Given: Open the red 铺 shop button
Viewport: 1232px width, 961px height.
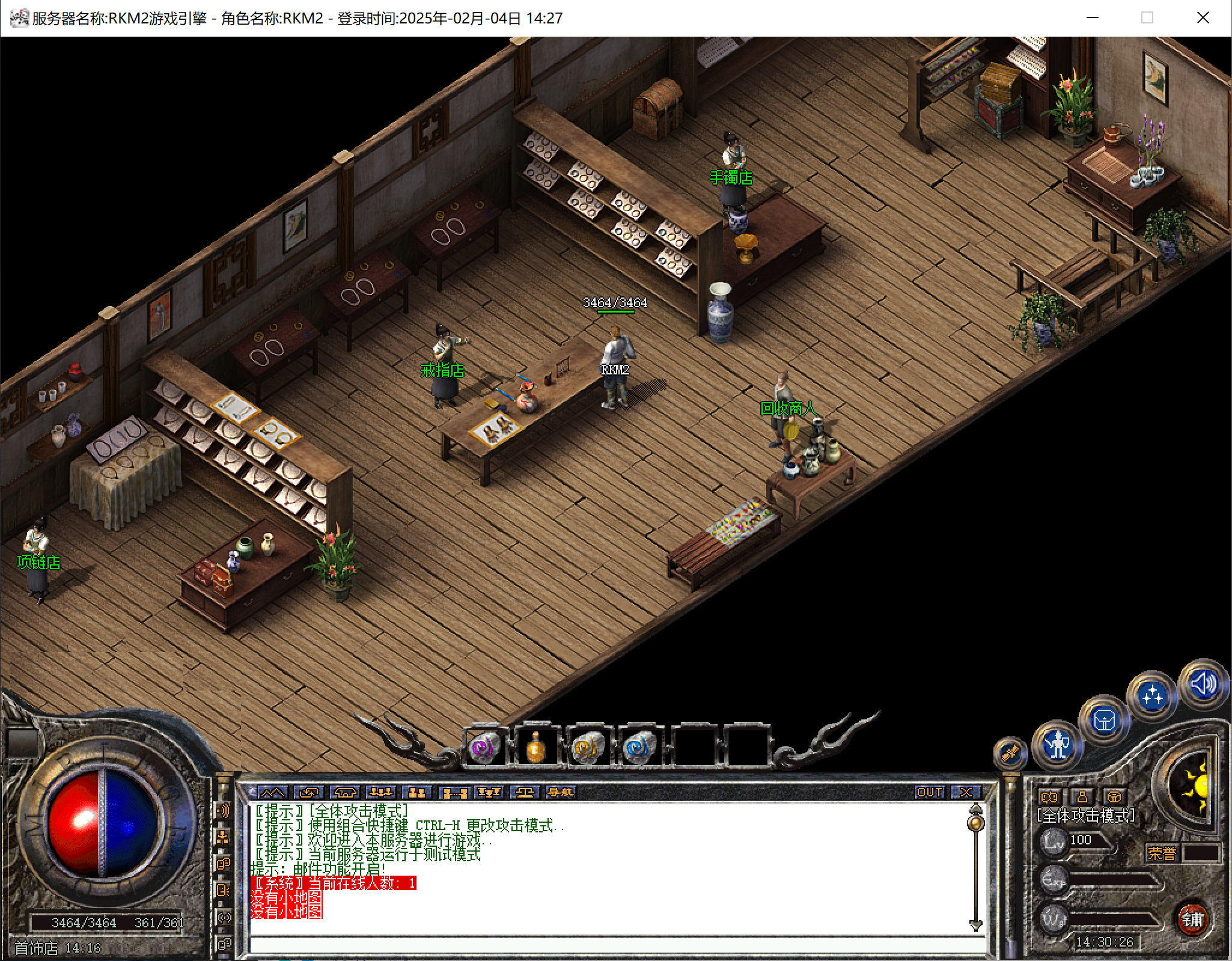Looking at the screenshot, I should click(1192, 919).
